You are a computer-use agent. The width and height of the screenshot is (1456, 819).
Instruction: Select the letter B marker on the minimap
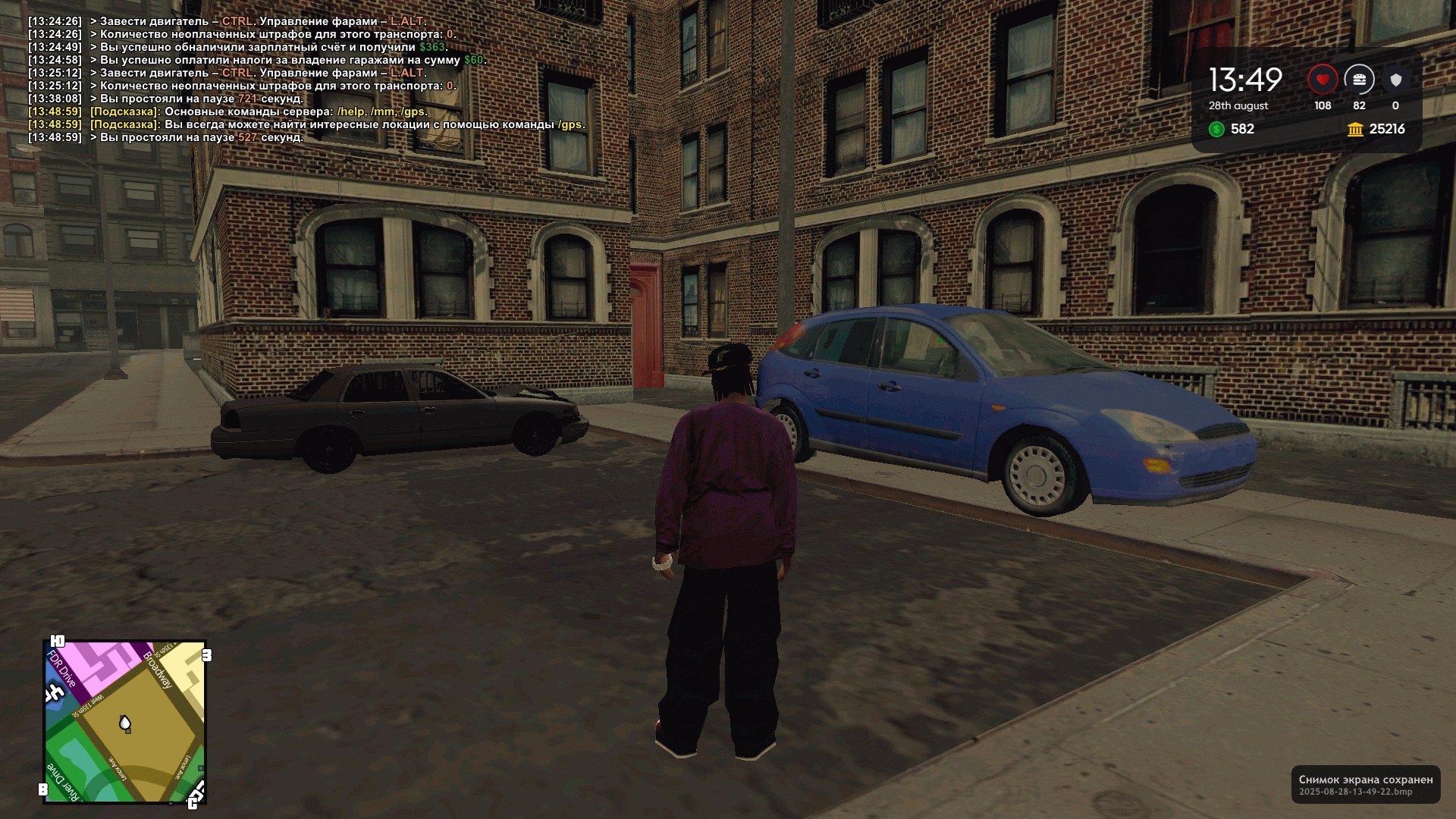43,789
